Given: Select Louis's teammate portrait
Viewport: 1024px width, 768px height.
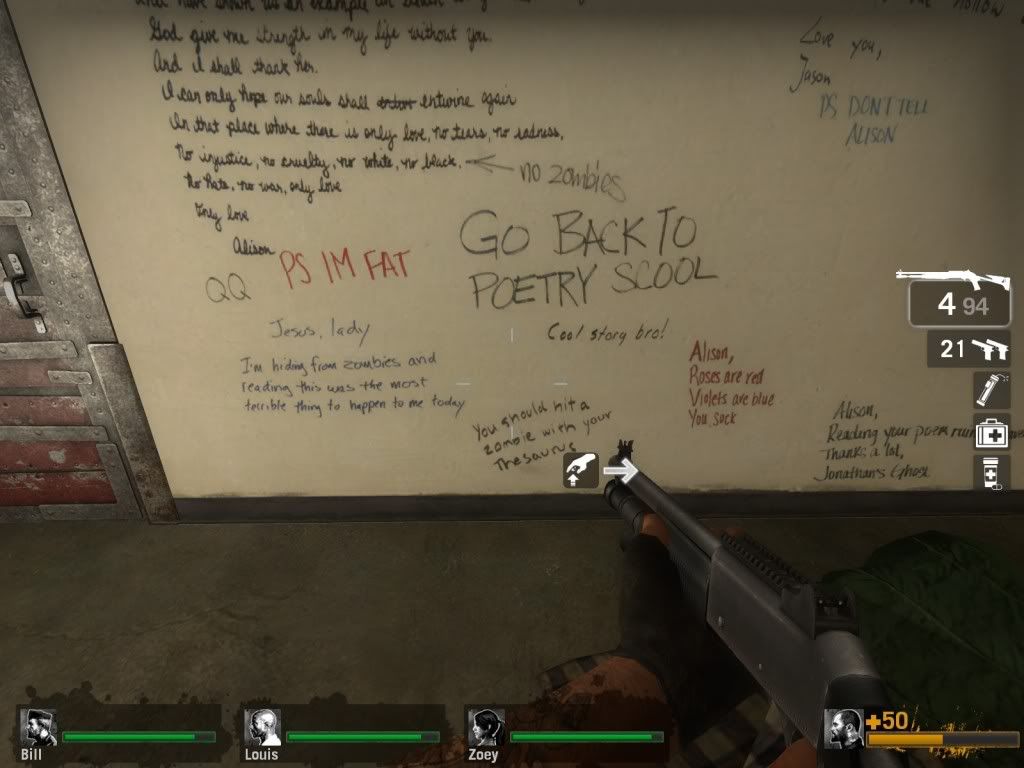Looking at the screenshot, I should coord(262,728).
